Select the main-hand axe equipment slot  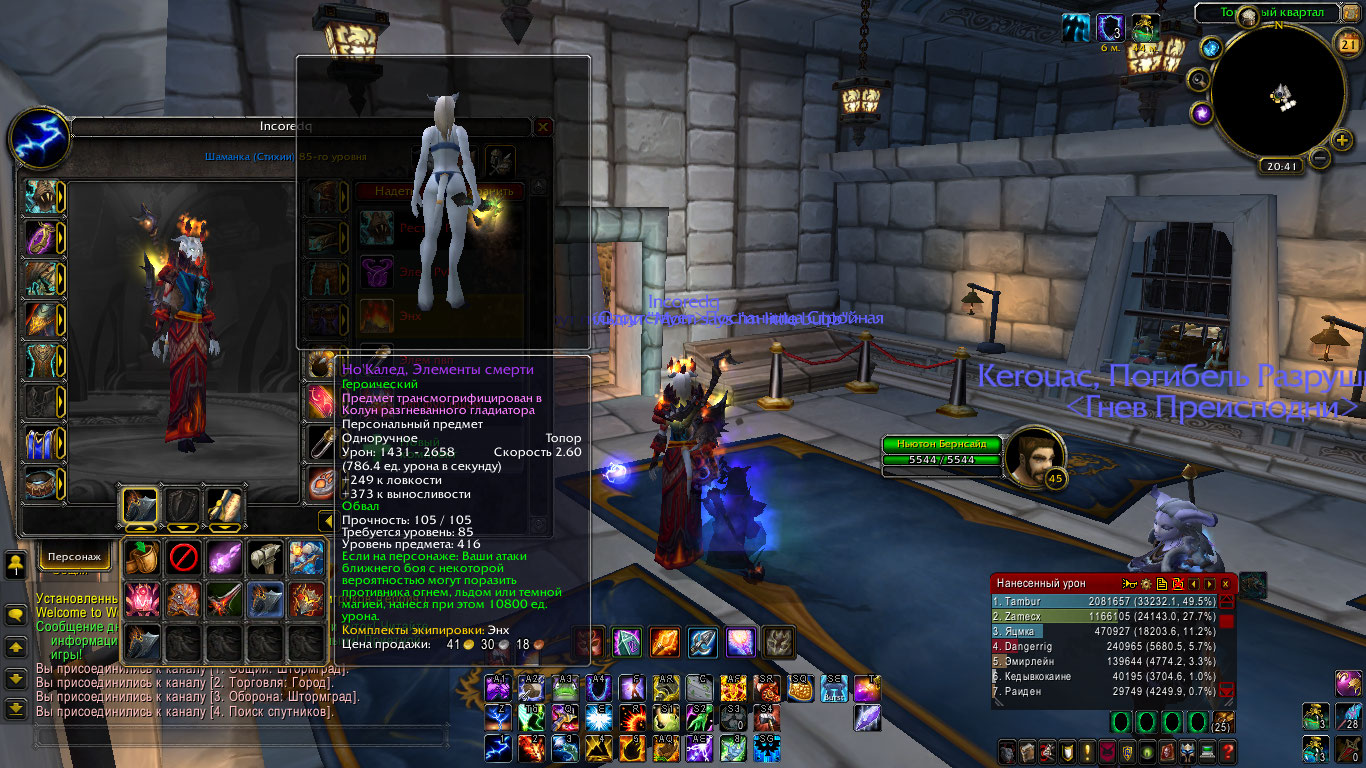pos(140,505)
